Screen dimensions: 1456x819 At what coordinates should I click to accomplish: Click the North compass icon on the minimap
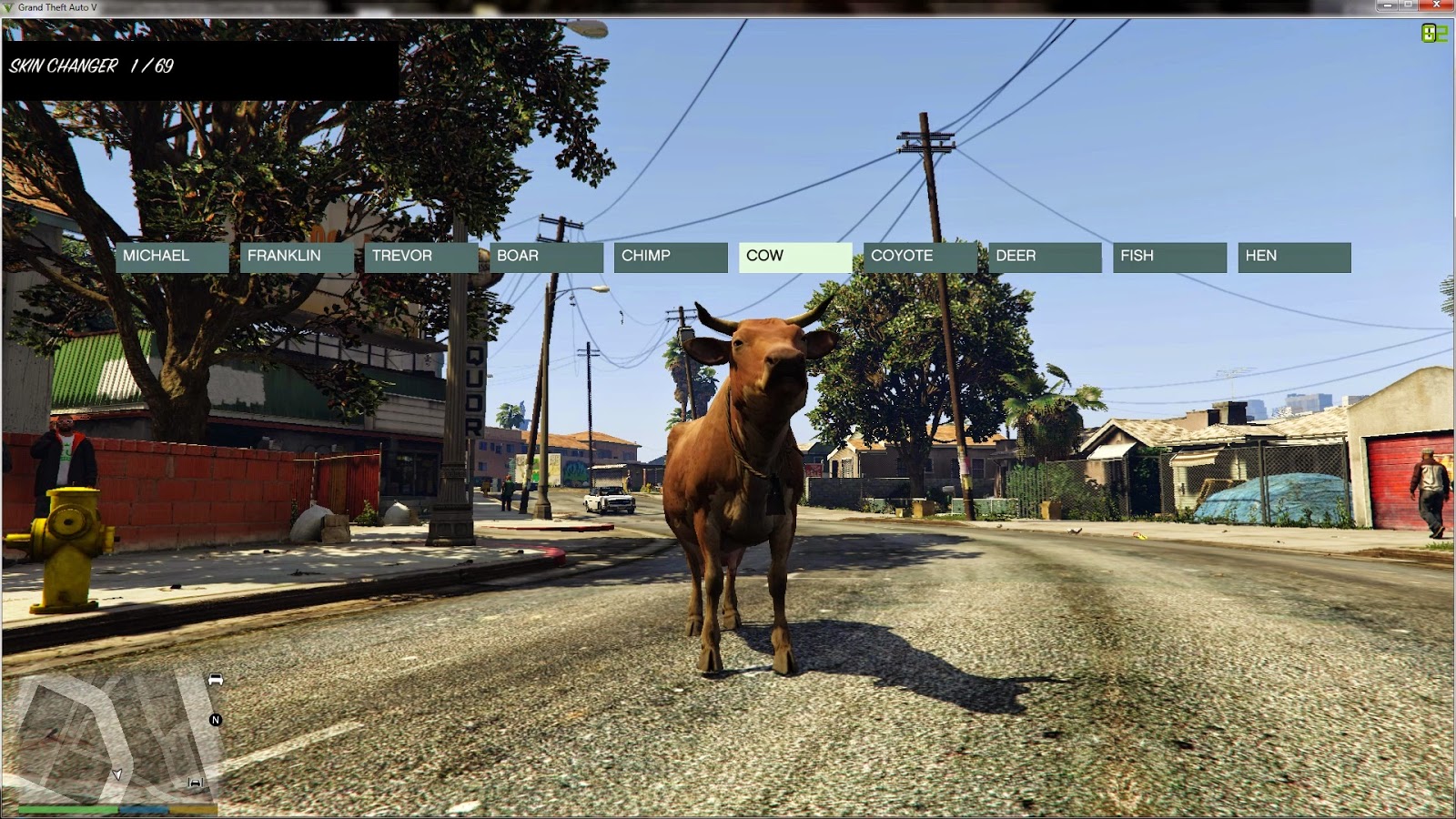pos(216,719)
